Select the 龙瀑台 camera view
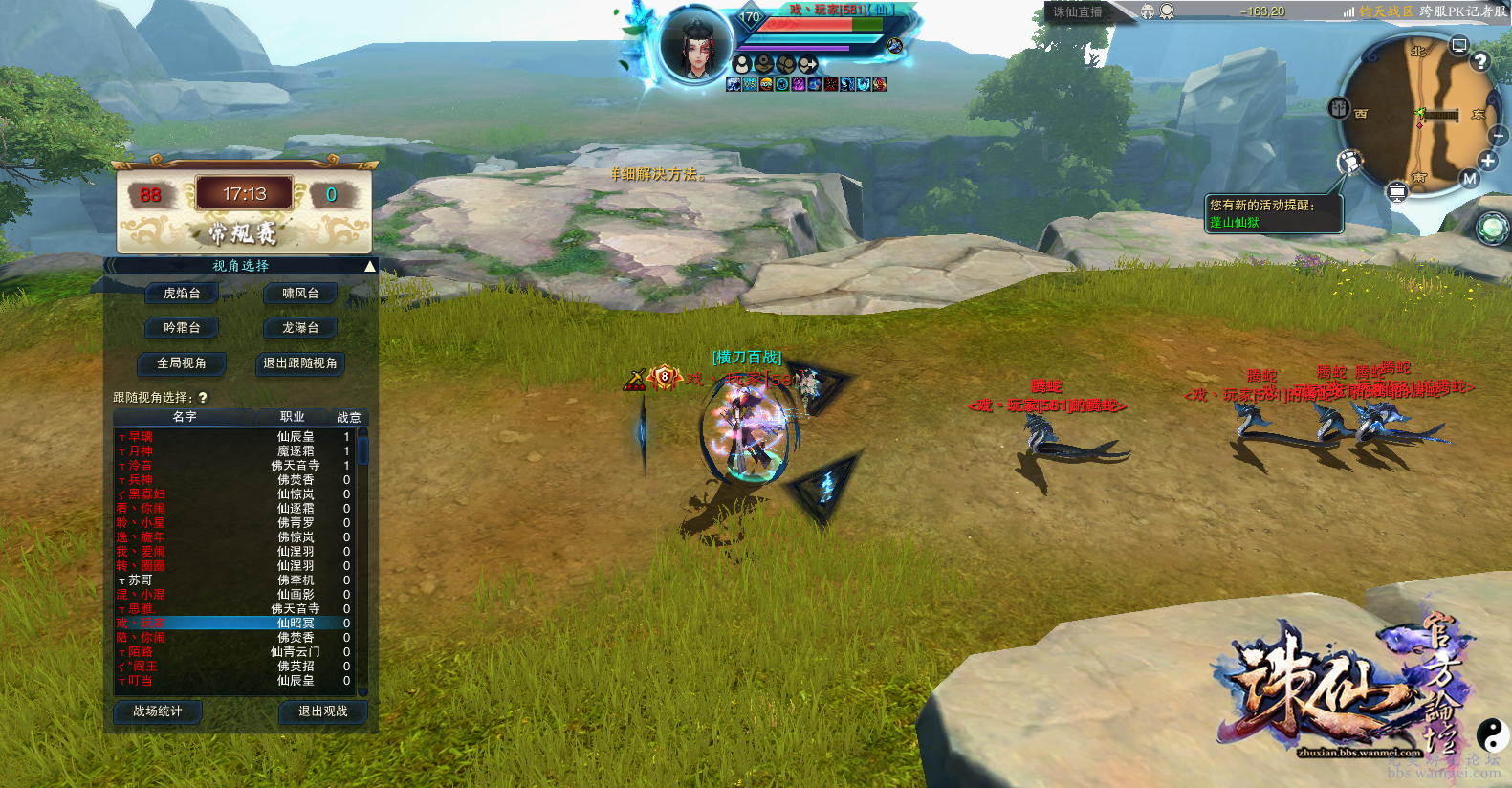This screenshot has width=1512, height=788. [x=300, y=328]
